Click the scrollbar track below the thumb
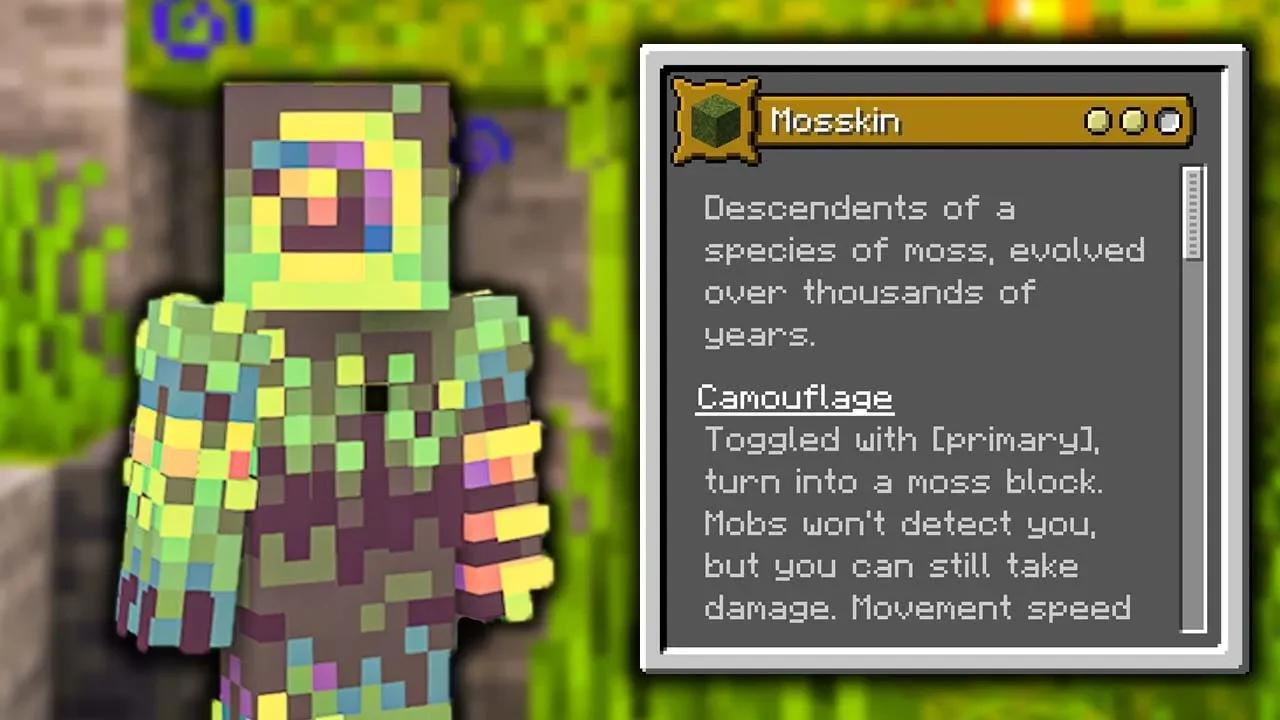This screenshot has height=720, width=1280. pyautogui.click(x=1192, y=450)
